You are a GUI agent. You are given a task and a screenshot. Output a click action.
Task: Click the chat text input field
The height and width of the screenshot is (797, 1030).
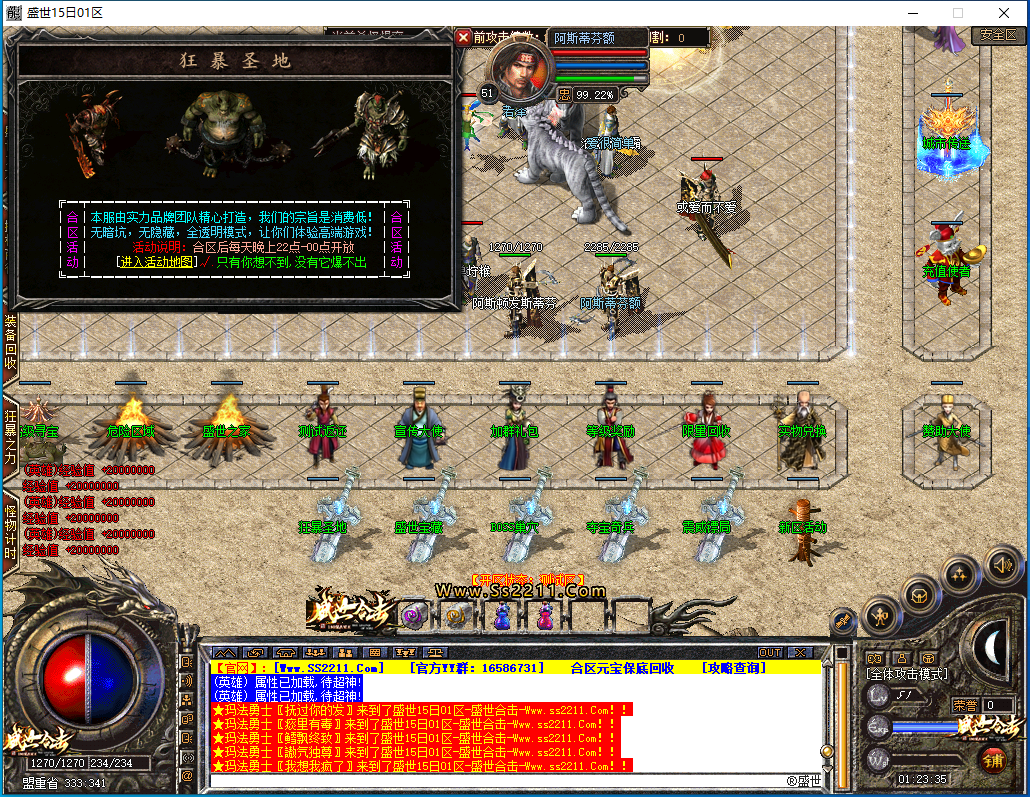[500, 781]
